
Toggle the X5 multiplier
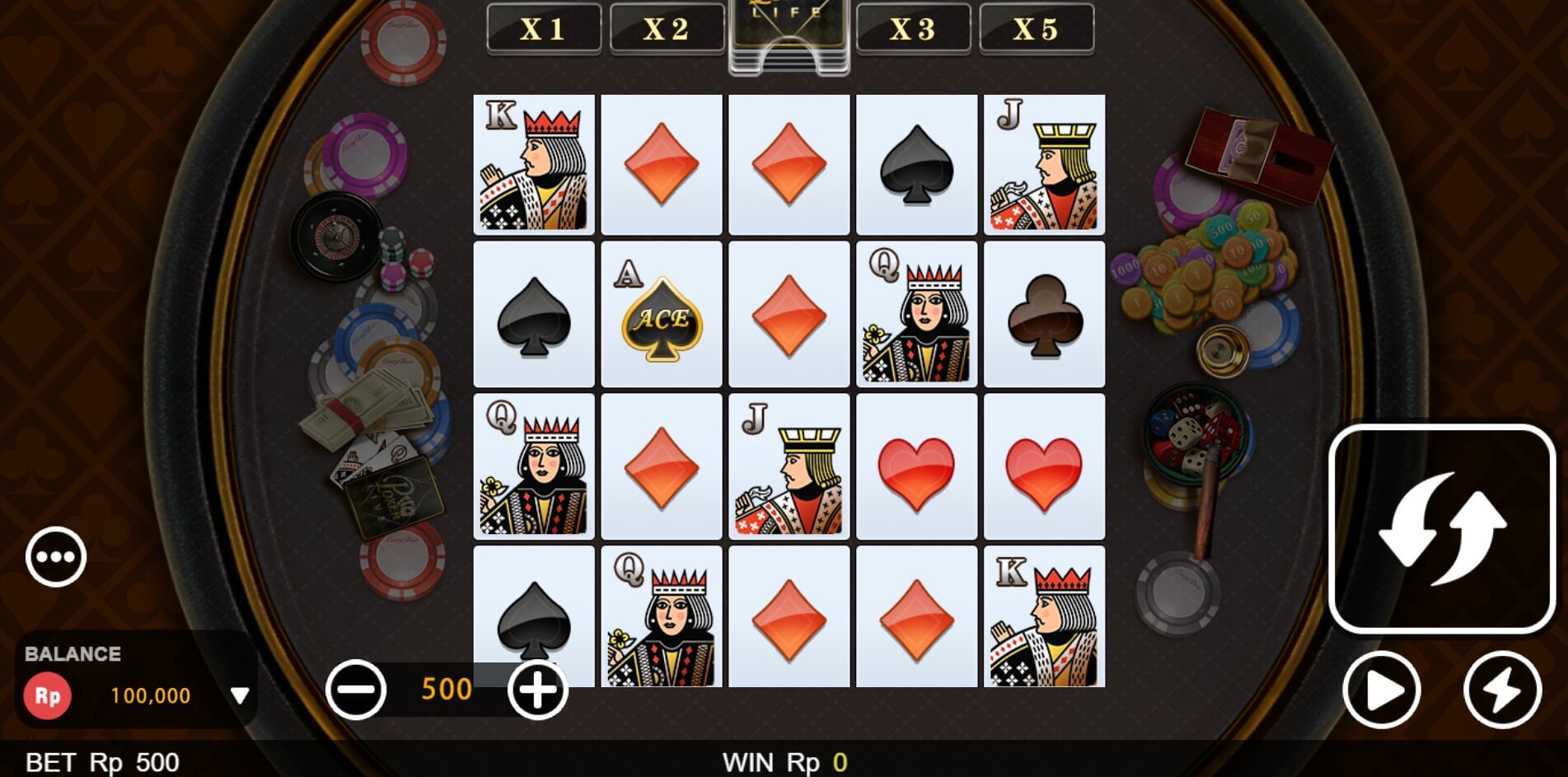pos(1037,28)
